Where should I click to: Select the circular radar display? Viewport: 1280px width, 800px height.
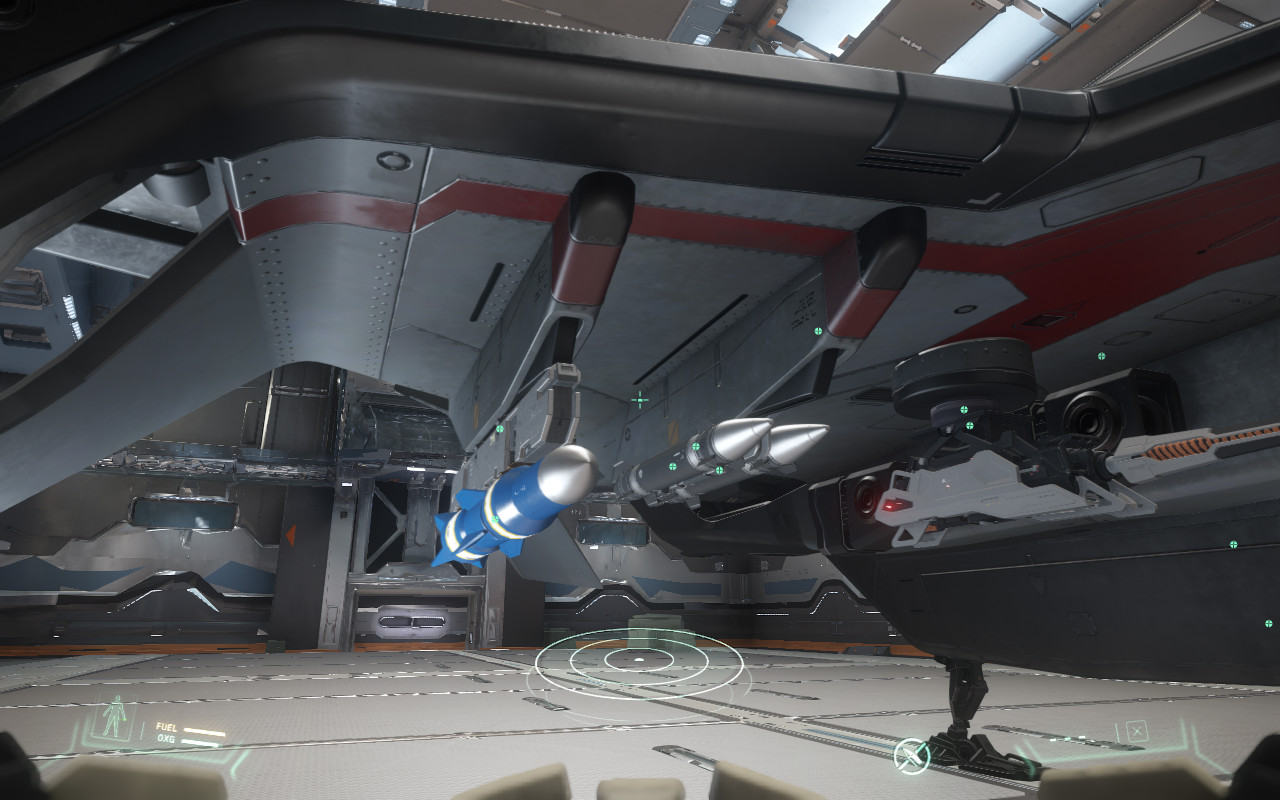640,661
